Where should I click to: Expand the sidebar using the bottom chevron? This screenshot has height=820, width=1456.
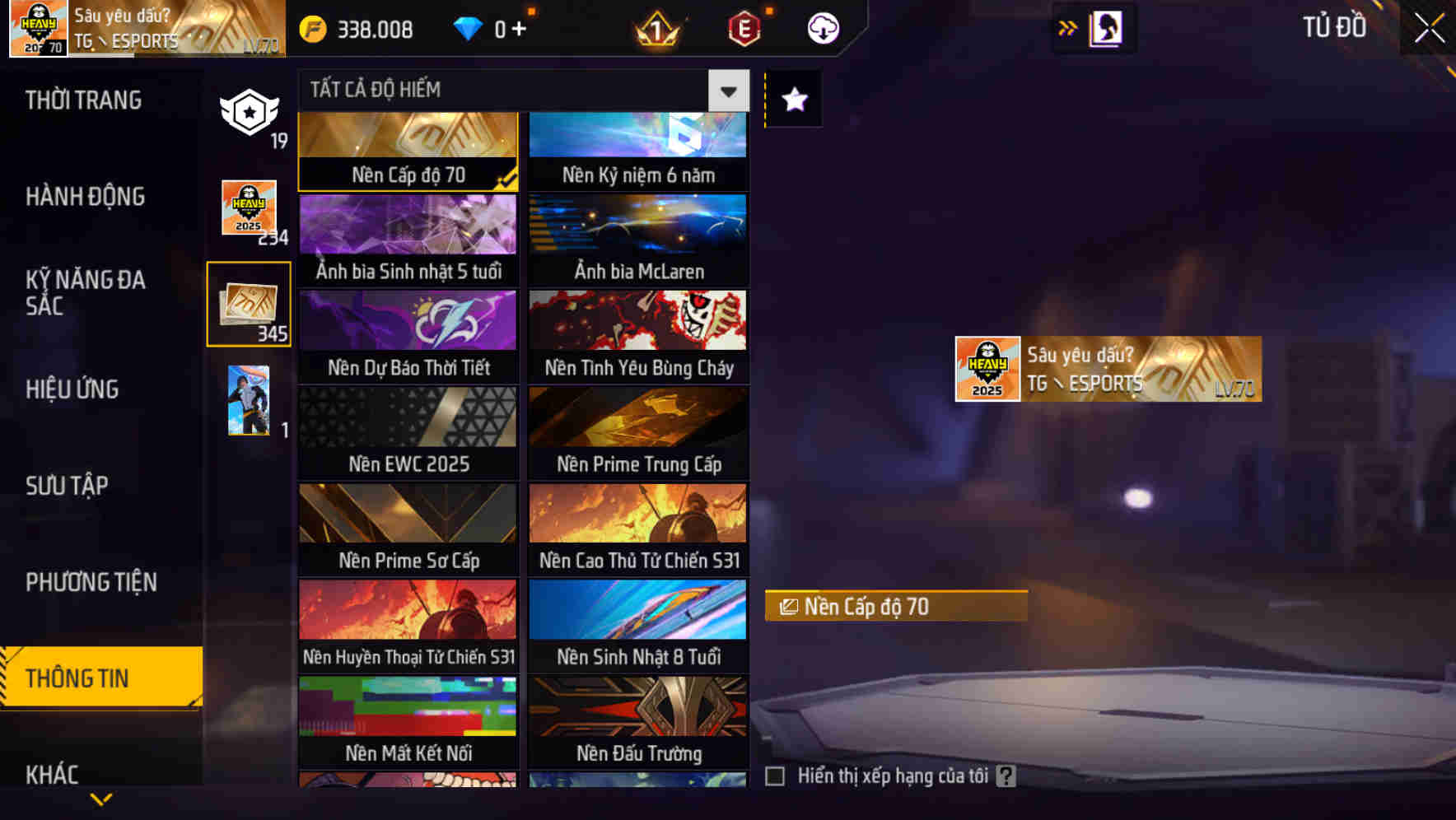pyautogui.click(x=100, y=799)
